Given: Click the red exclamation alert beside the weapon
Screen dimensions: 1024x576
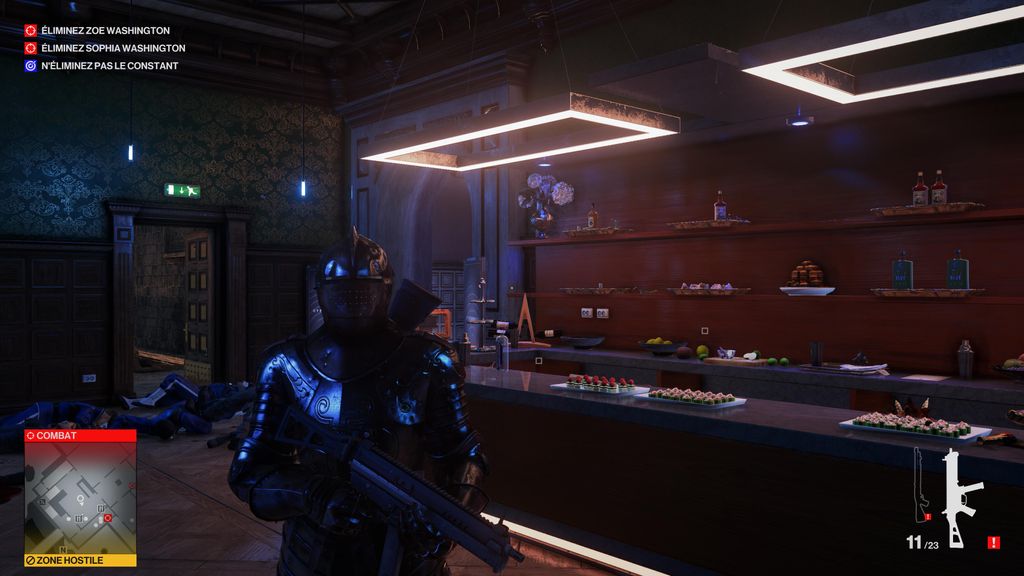Looking at the screenshot, I should click(993, 542).
